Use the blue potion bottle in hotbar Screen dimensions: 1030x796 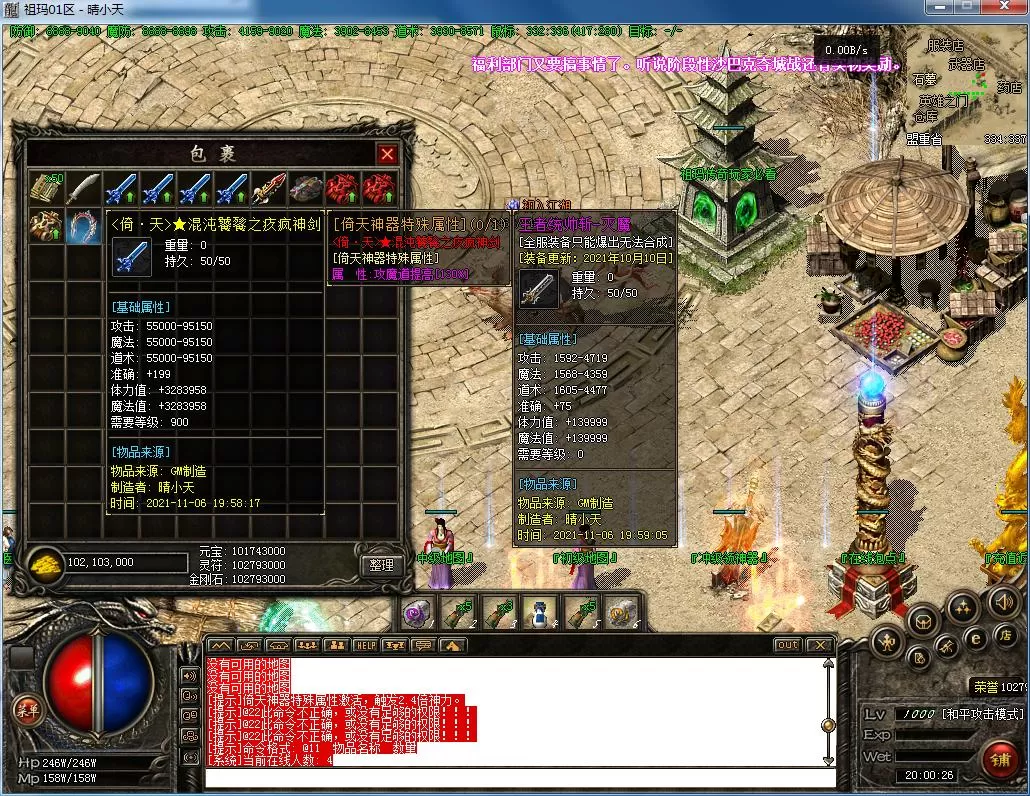pyautogui.click(x=540, y=611)
